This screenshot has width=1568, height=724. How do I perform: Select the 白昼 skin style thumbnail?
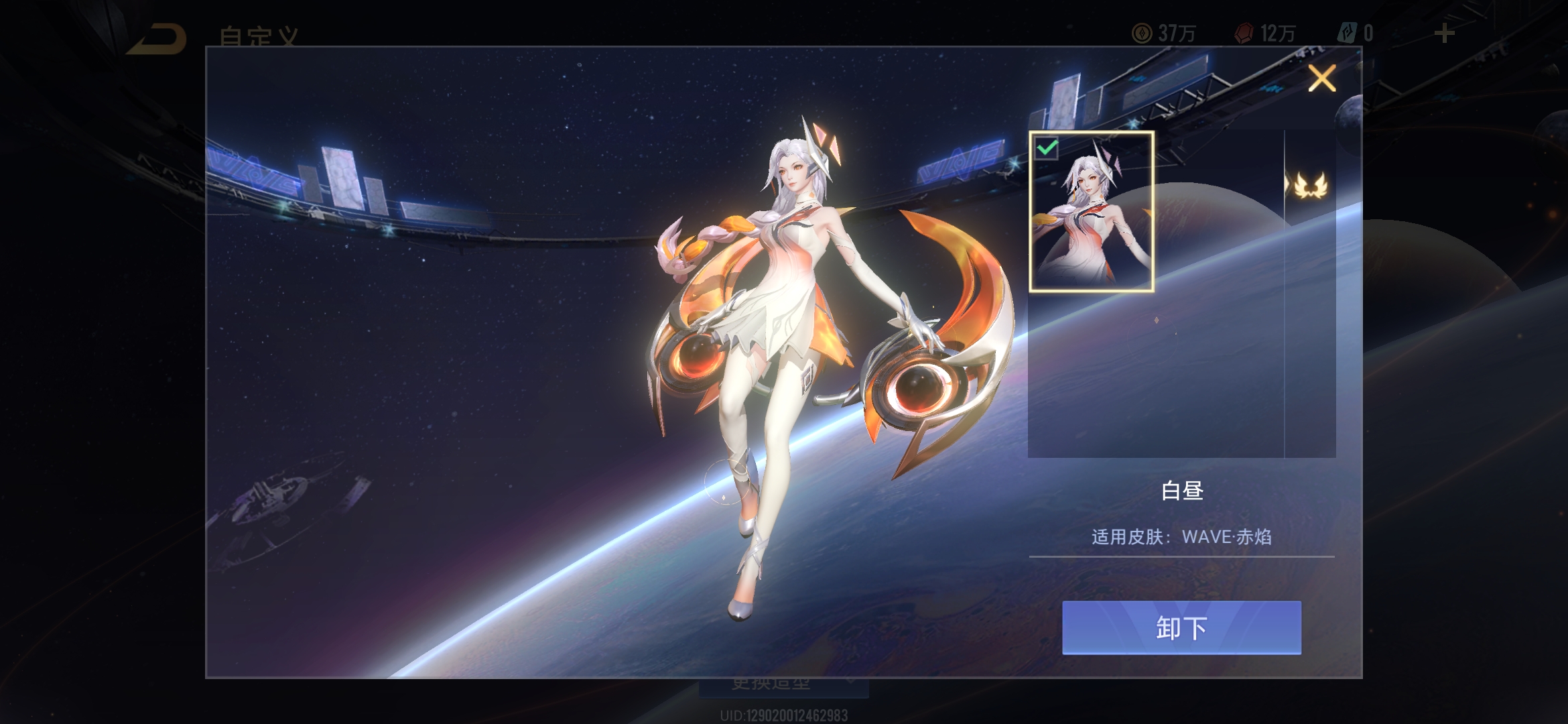point(1091,212)
